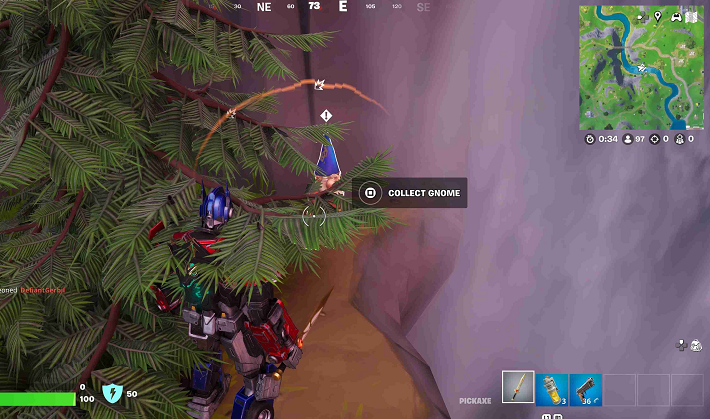The image size is (710, 419).
Task: Select the pickaxe sword slot
Action: pyautogui.click(x=519, y=388)
